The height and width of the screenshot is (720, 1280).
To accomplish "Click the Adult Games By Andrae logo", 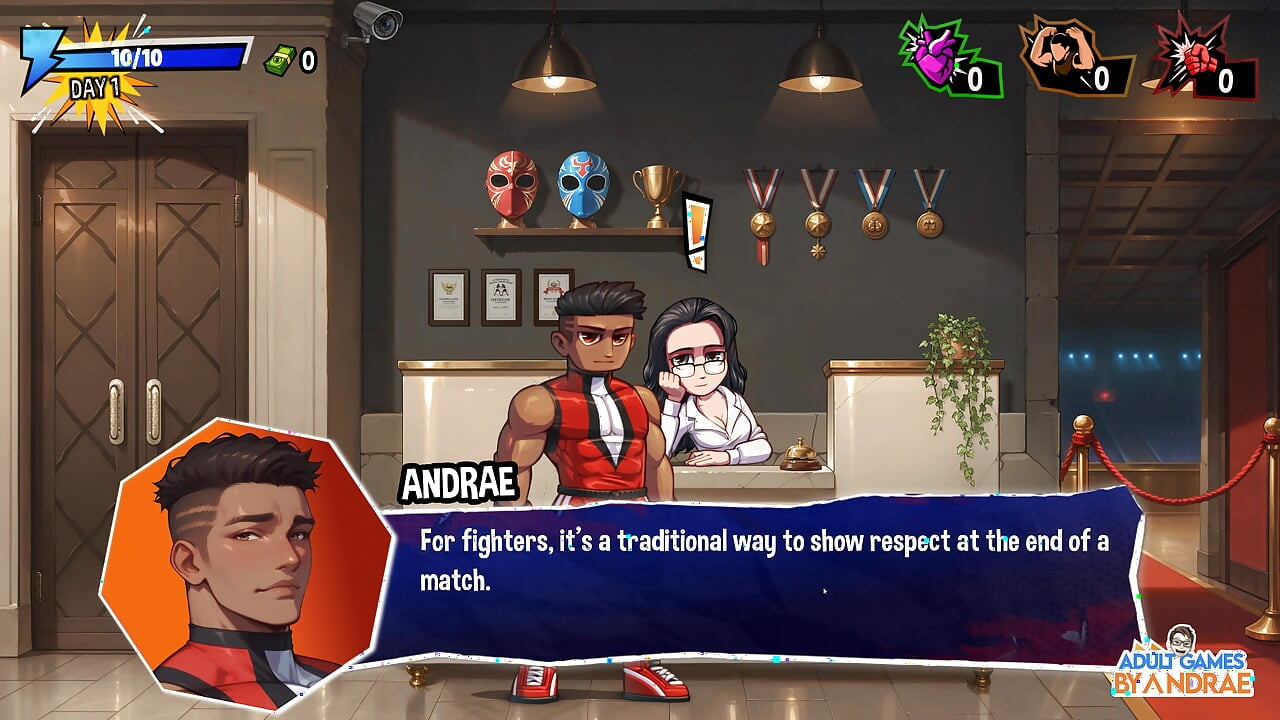I will [x=1185, y=665].
